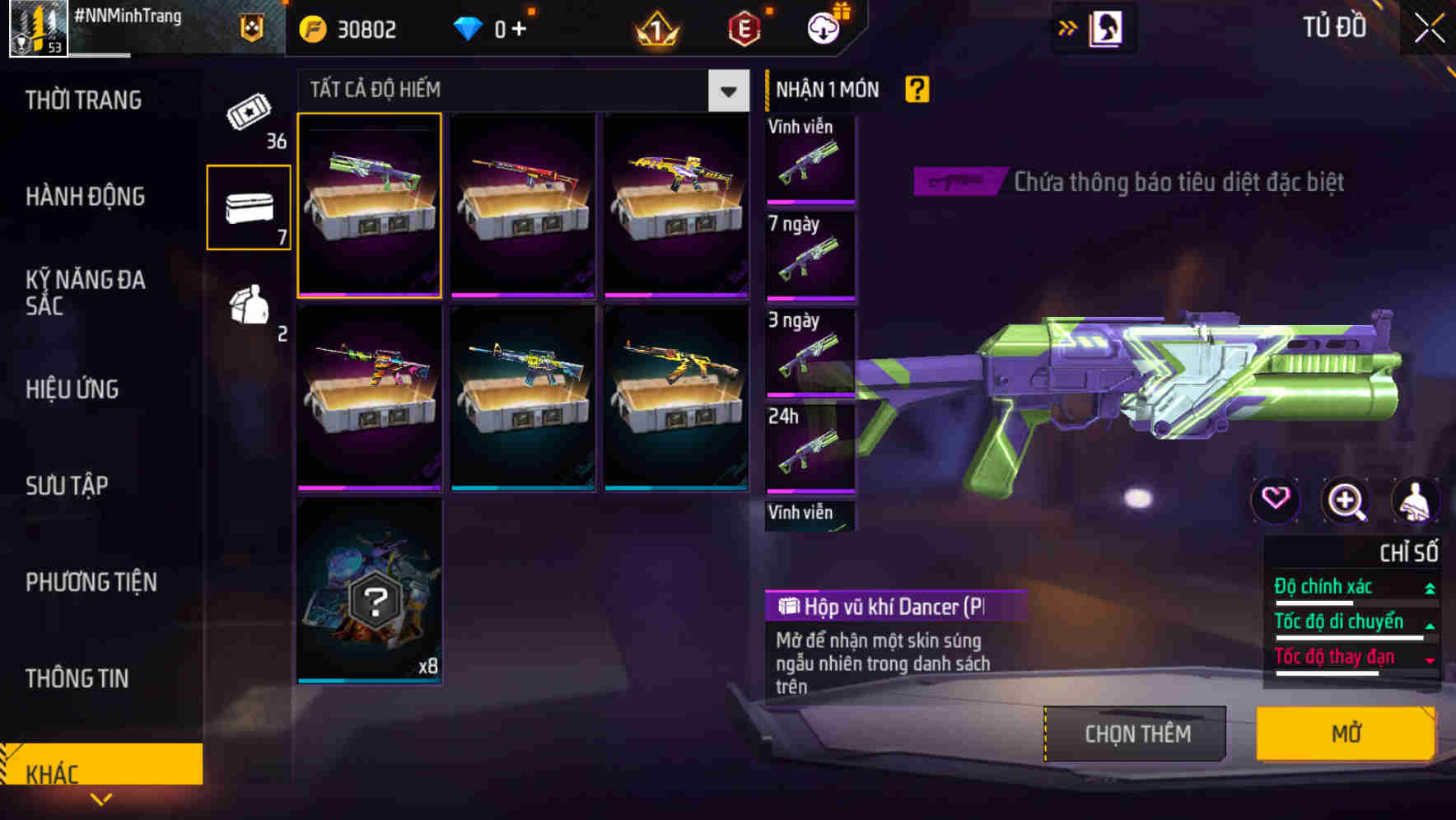Select the Vĩnh viễn weapon reward option
This screenshot has height=820, width=1456.
point(810,158)
